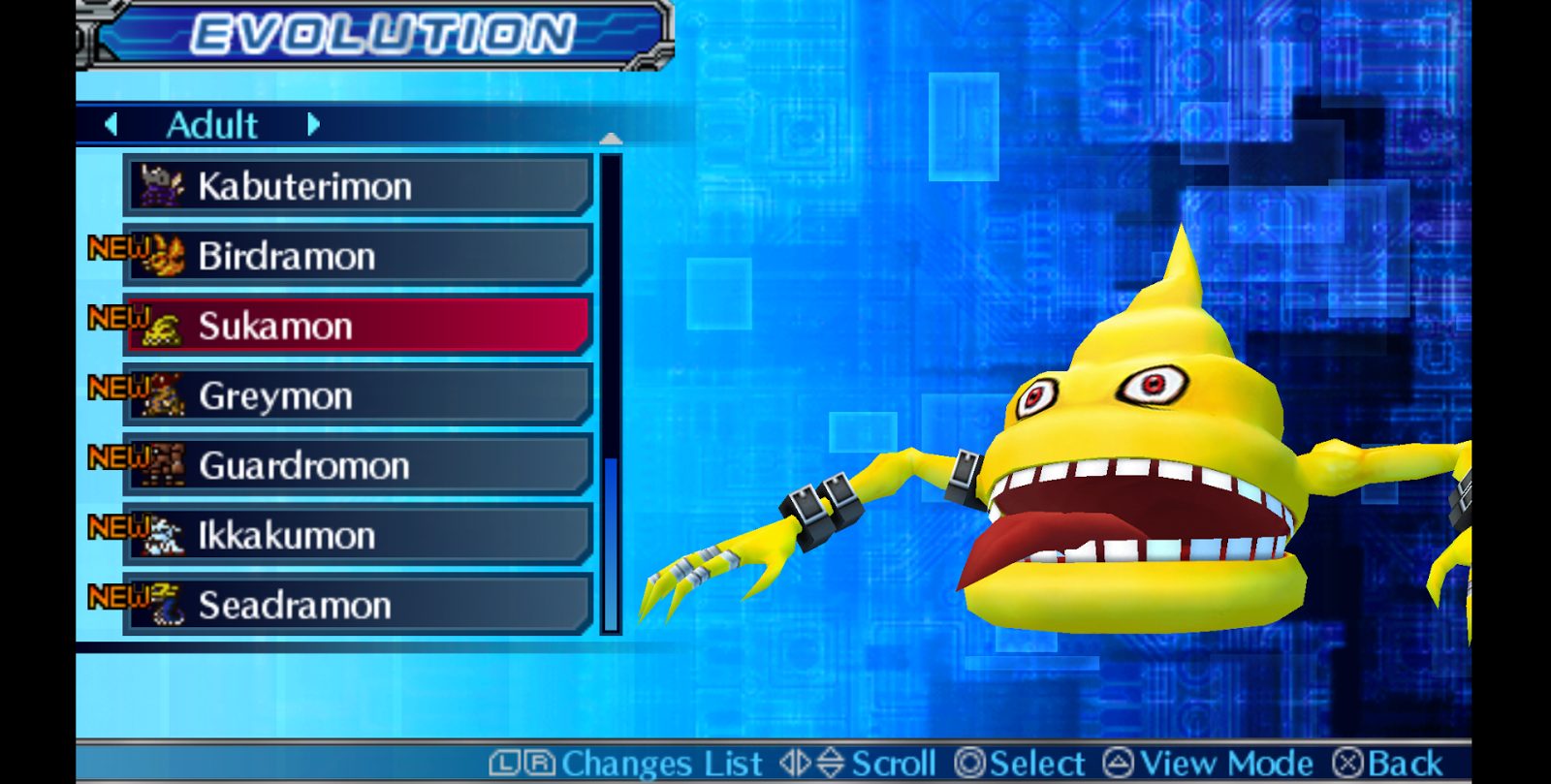Click the Kabuterimon sprite icon

pos(165,185)
